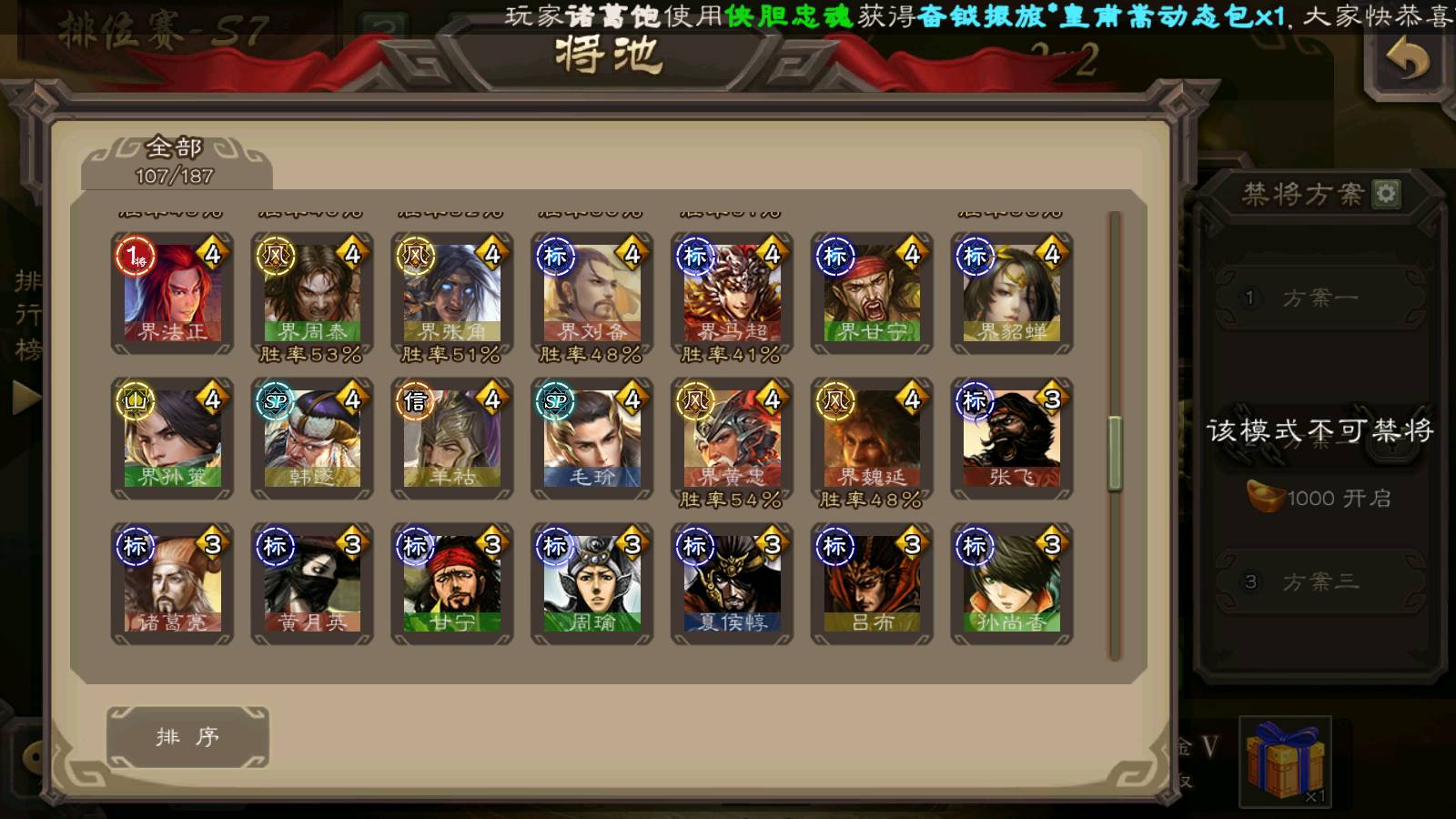Pick the 张飞 hero card
Viewport: 1456px width, 819px height.
coord(1012,439)
